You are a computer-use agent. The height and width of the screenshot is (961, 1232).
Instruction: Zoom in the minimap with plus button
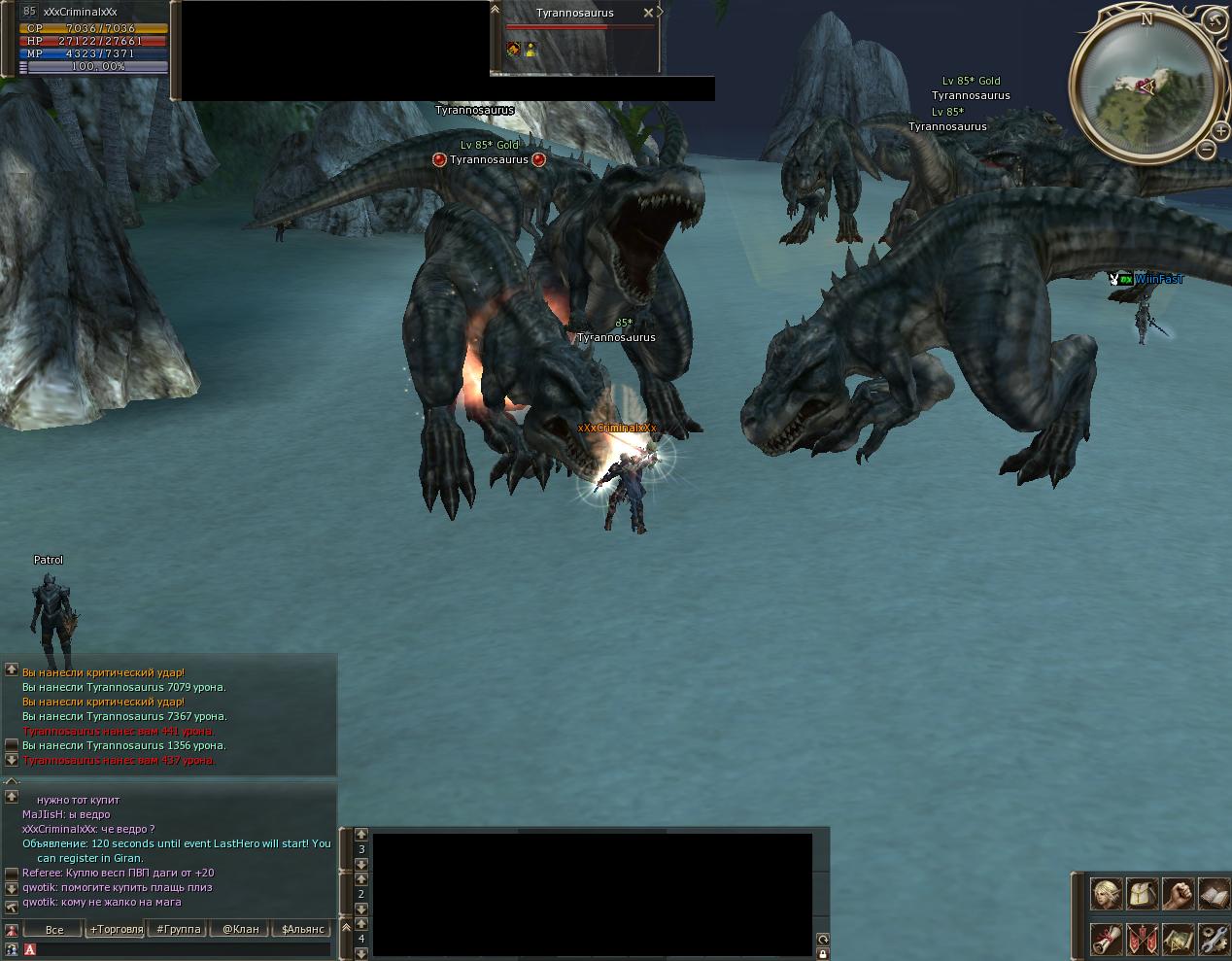click(x=1222, y=130)
